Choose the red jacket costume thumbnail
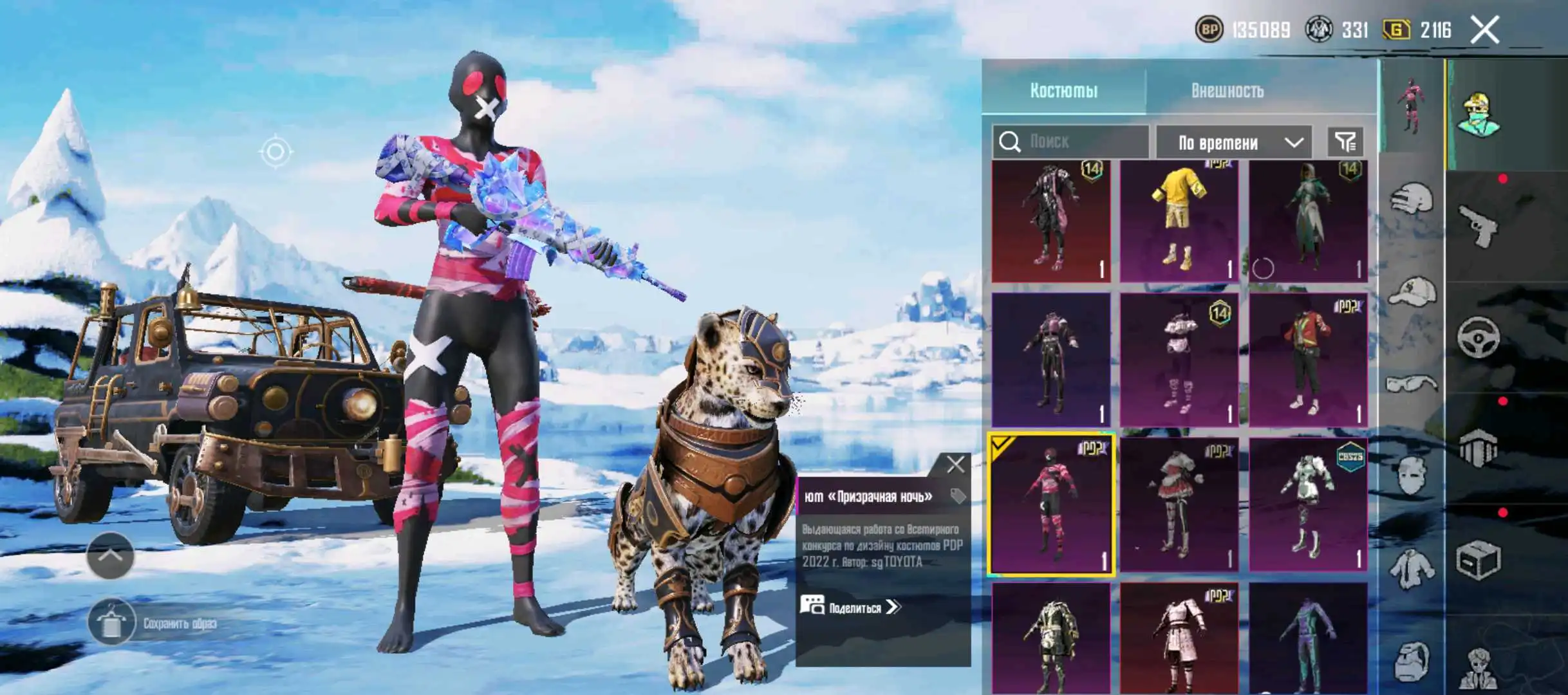 point(1308,360)
